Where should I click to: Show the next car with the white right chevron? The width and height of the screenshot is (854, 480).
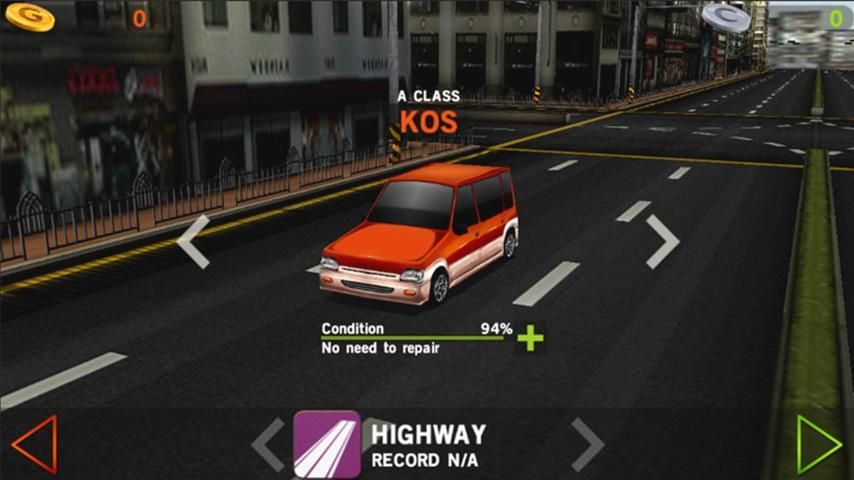click(x=662, y=242)
